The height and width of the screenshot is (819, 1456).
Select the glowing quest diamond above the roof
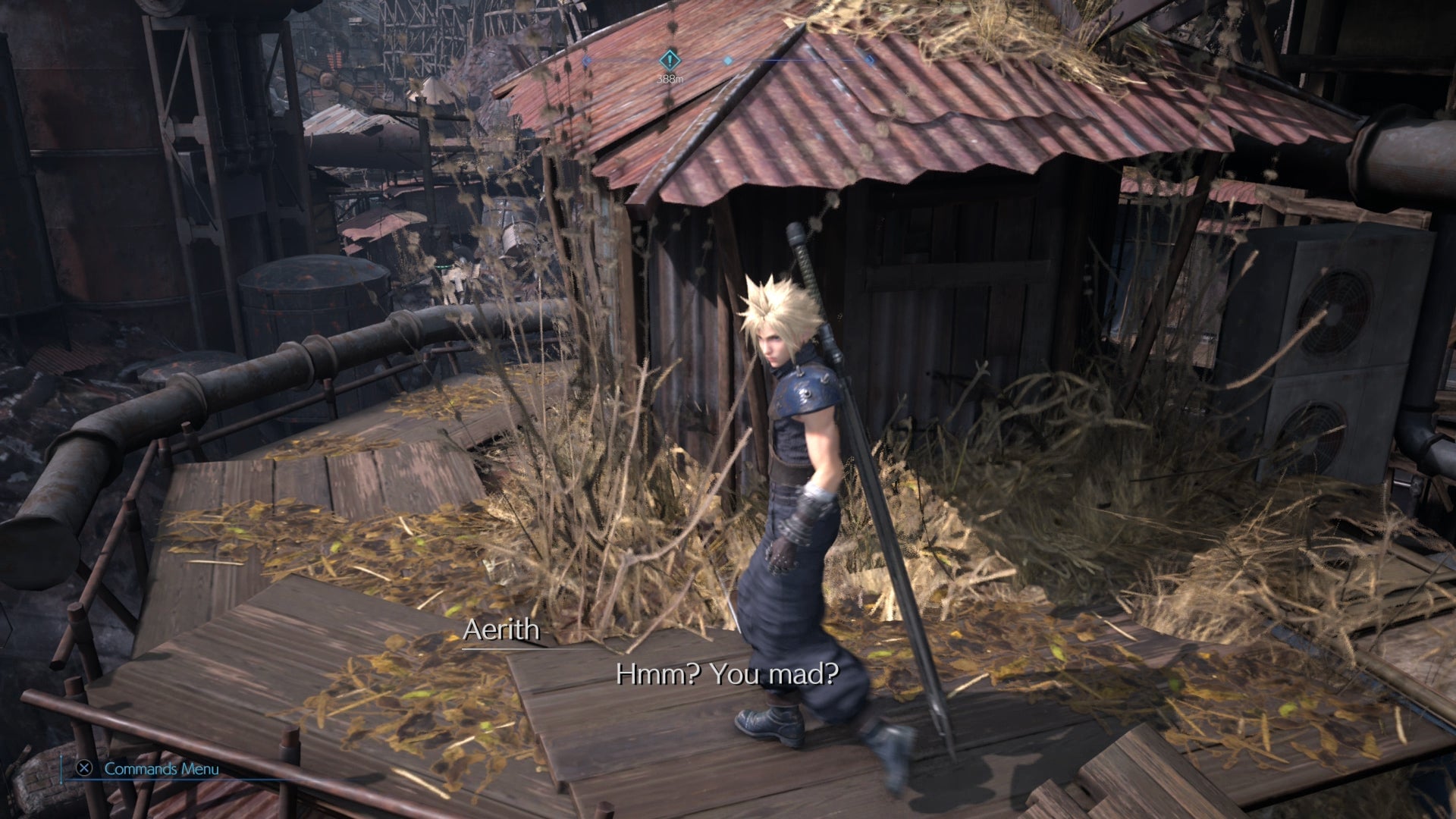coord(670,59)
